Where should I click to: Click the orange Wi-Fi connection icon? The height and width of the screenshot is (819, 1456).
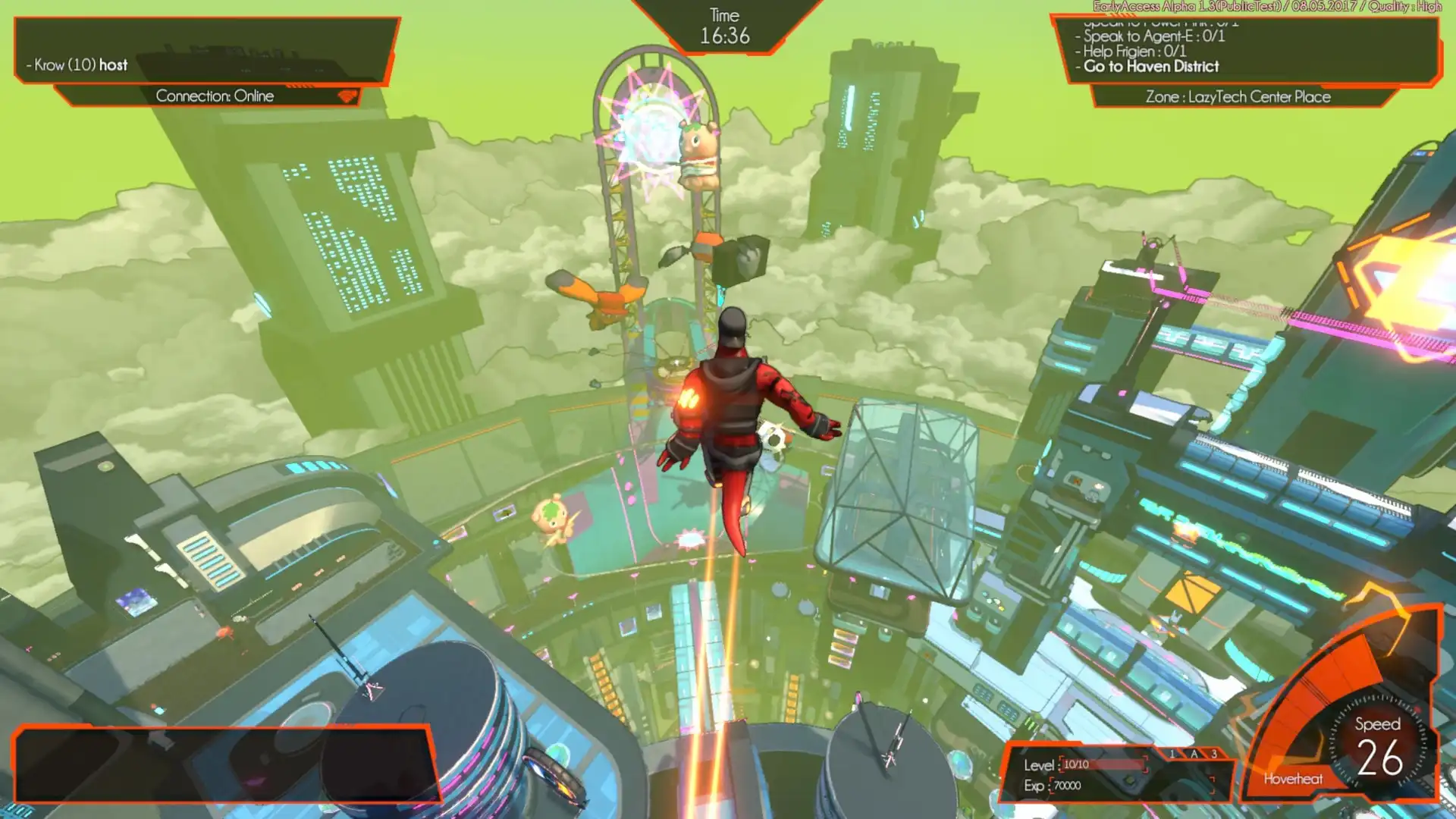point(347,96)
